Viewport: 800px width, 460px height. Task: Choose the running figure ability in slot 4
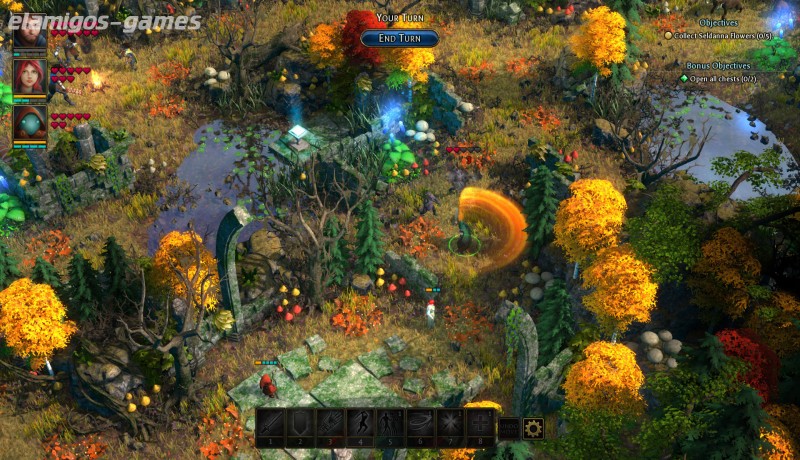point(361,424)
